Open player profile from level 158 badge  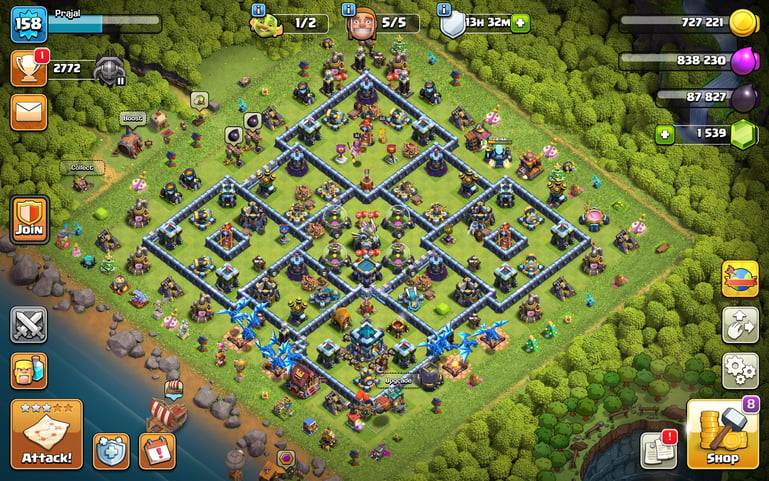28,23
